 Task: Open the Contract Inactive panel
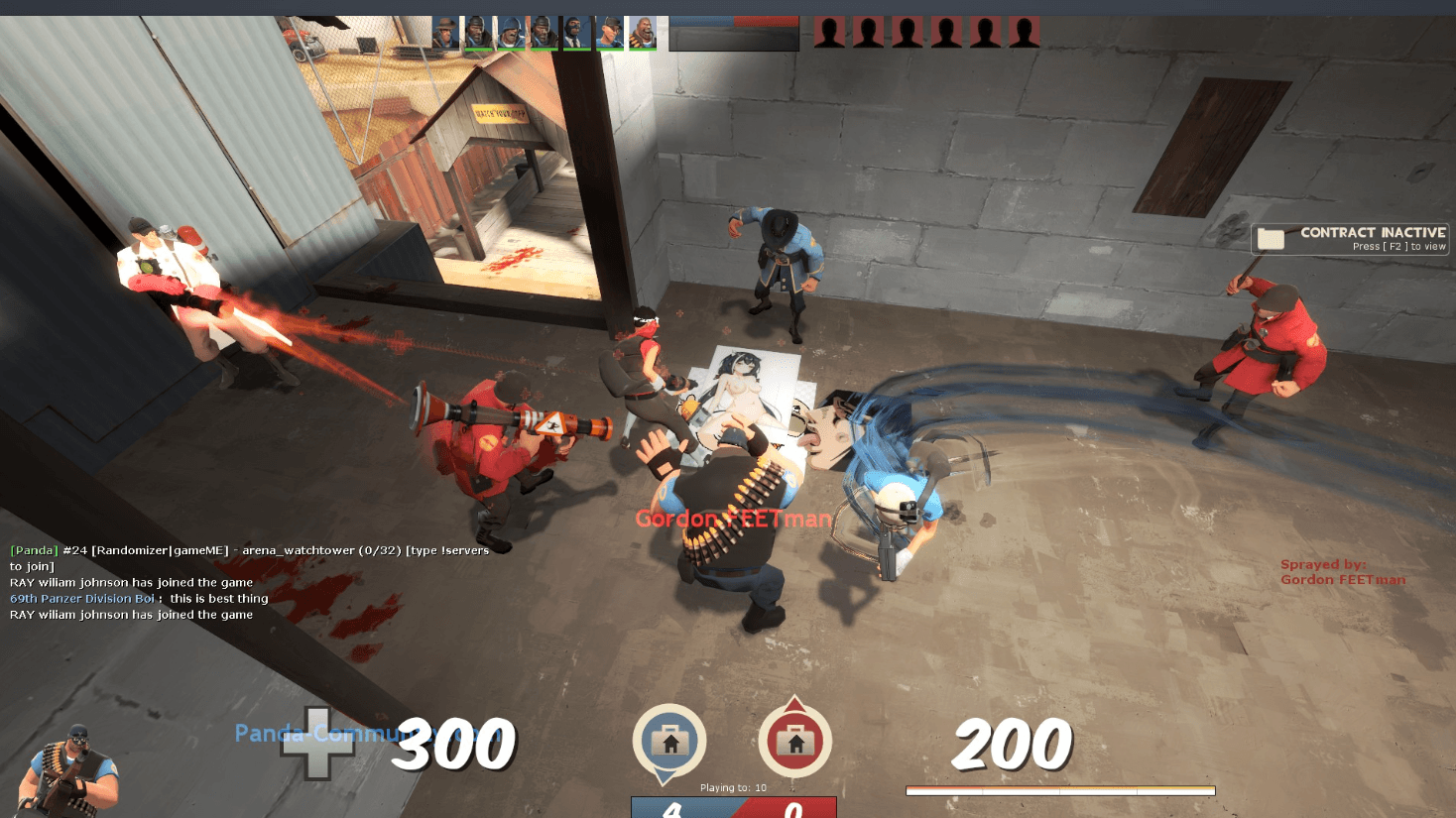[x=1350, y=239]
